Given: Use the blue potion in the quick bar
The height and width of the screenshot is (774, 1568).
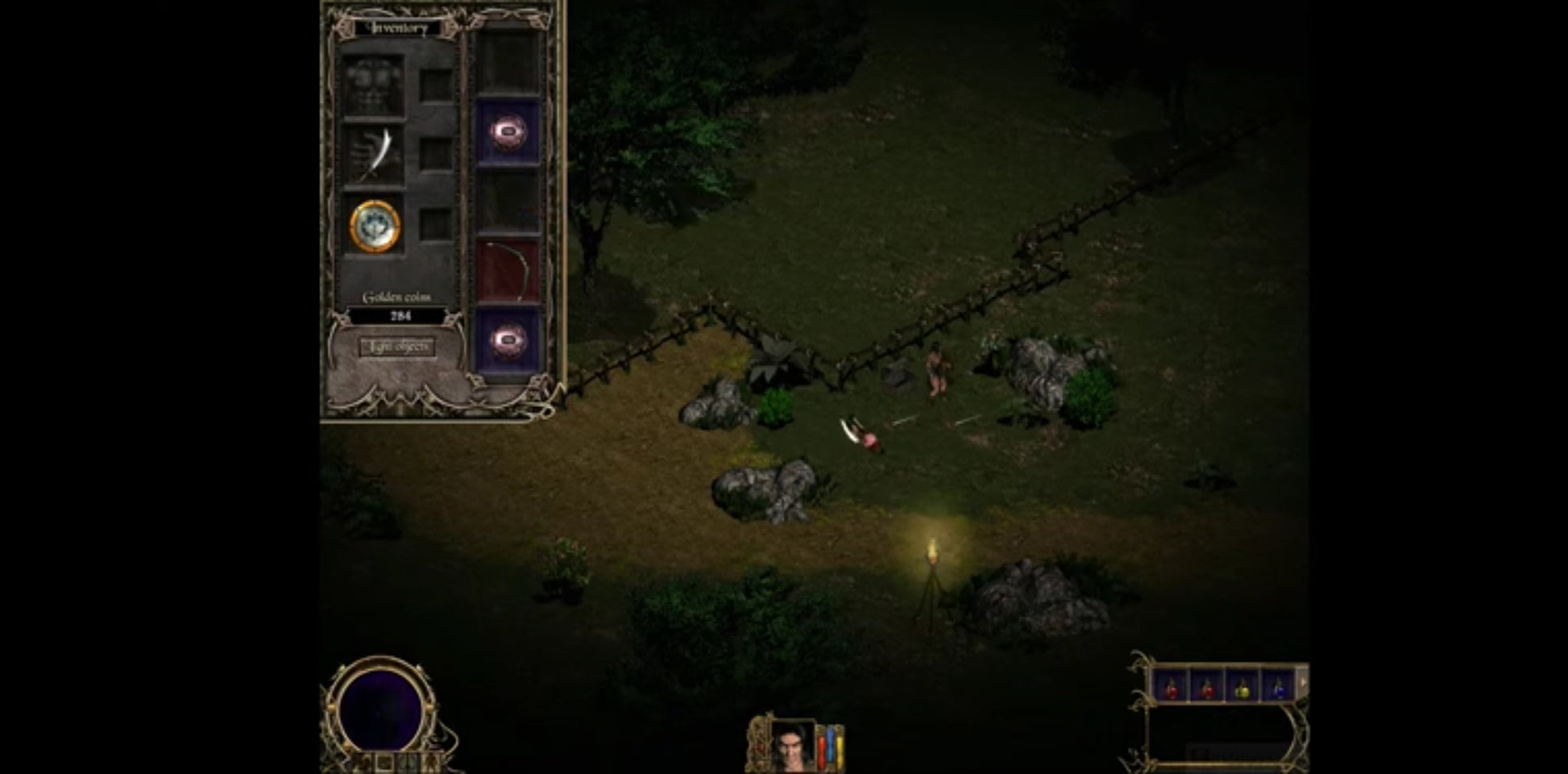Looking at the screenshot, I should click(x=1278, y=686).
